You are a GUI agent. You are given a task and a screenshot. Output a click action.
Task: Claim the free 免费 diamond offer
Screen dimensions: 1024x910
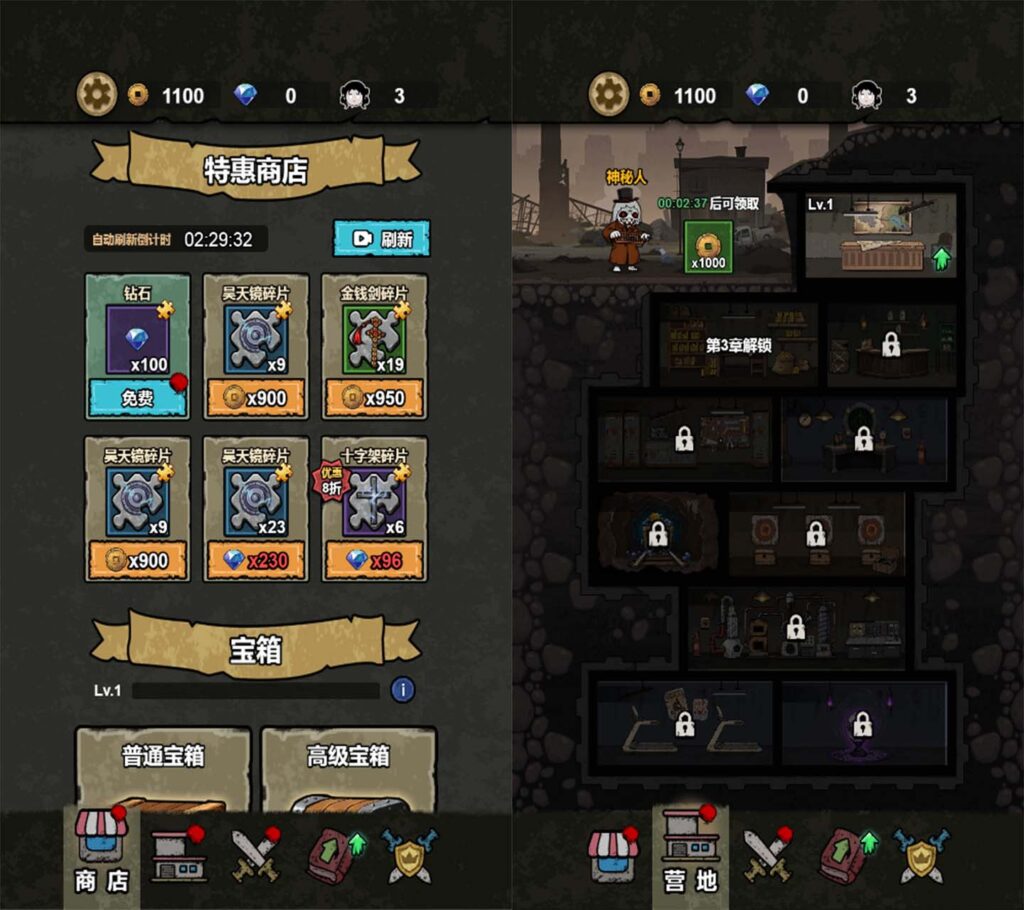(x=137, y=398)
